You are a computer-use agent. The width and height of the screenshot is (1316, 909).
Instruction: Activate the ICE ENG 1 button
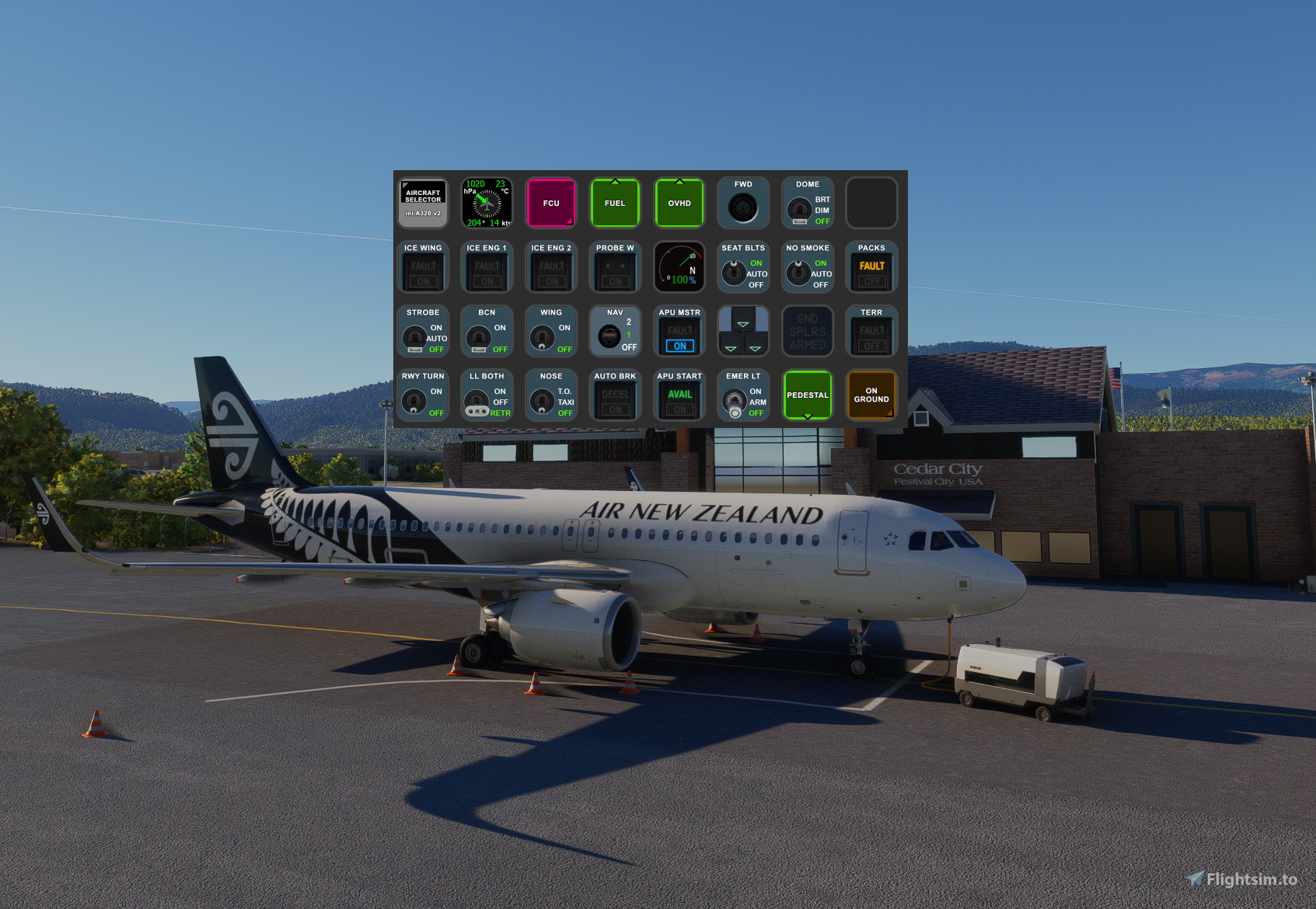click(x=487, y=267)
